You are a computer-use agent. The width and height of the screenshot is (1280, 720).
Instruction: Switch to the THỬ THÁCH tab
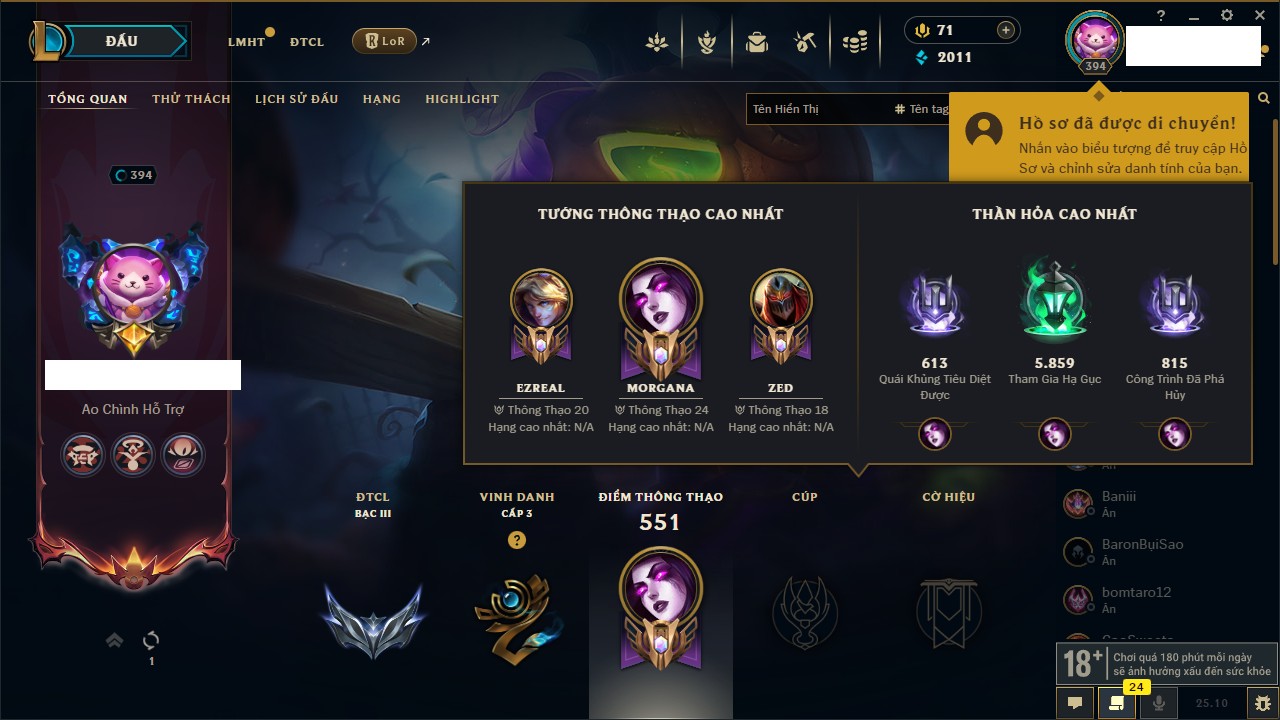click(191, 99)
